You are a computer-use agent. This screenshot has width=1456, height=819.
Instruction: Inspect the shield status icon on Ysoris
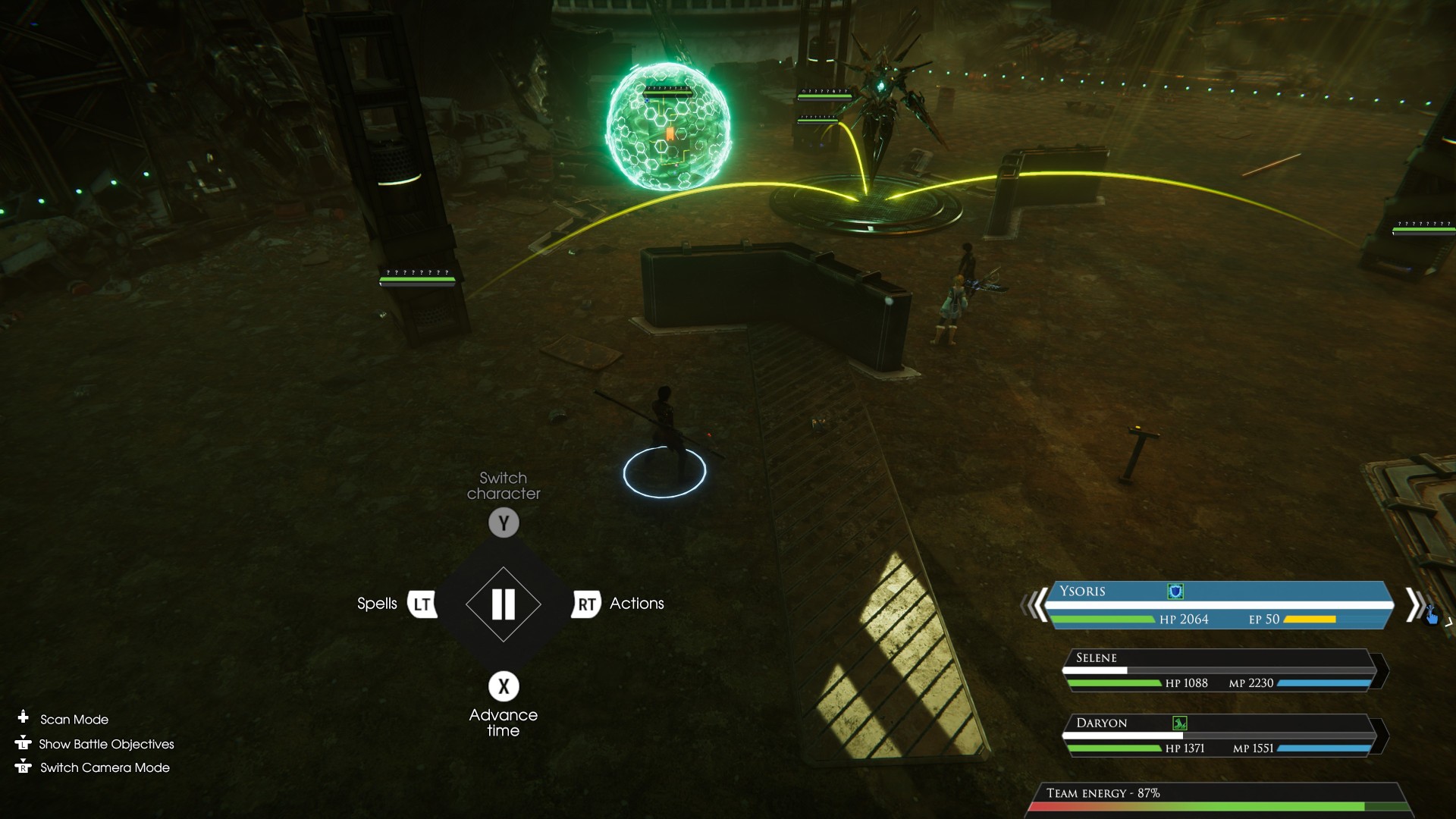pos(1175,591)
